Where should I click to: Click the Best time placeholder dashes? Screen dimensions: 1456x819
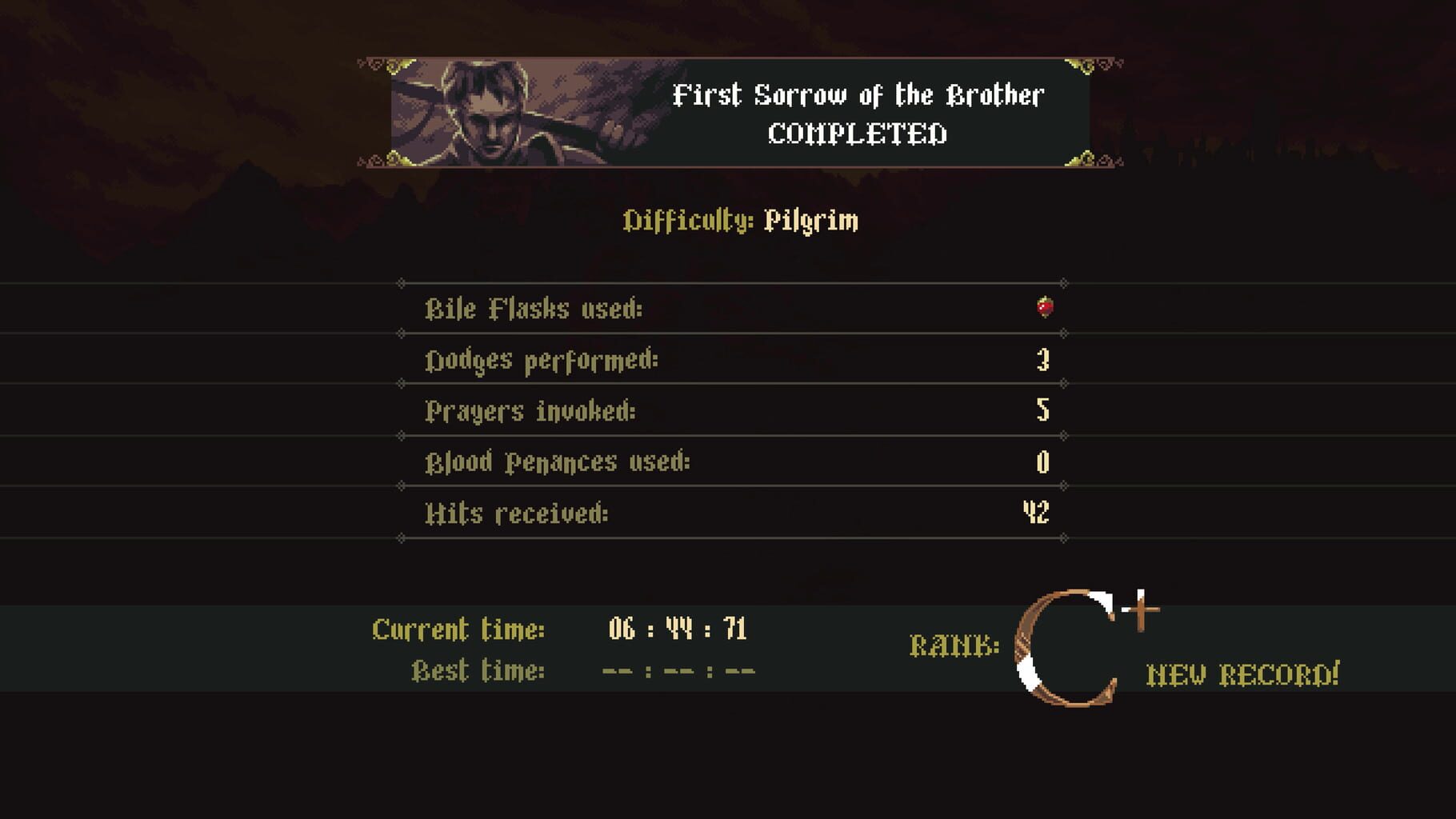[x=676, y=672]
